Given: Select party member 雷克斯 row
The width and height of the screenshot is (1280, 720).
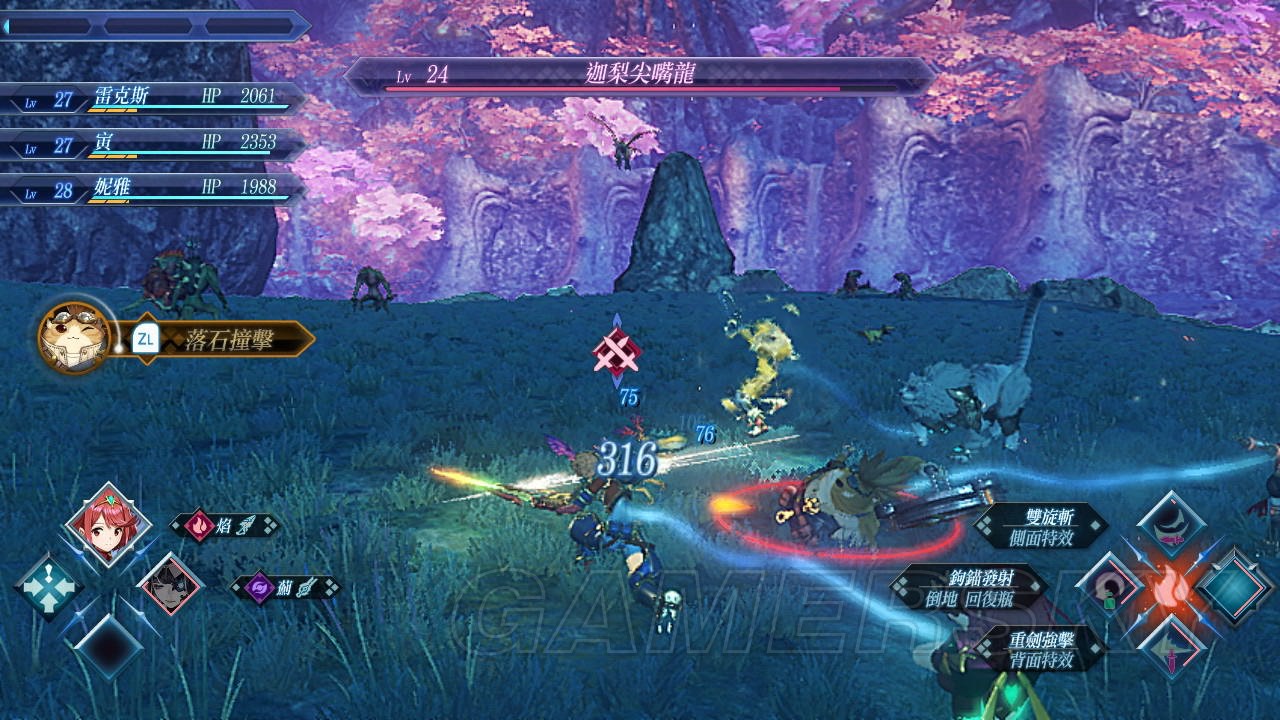Looking at the screenshot, I should (x=150, y=98).
